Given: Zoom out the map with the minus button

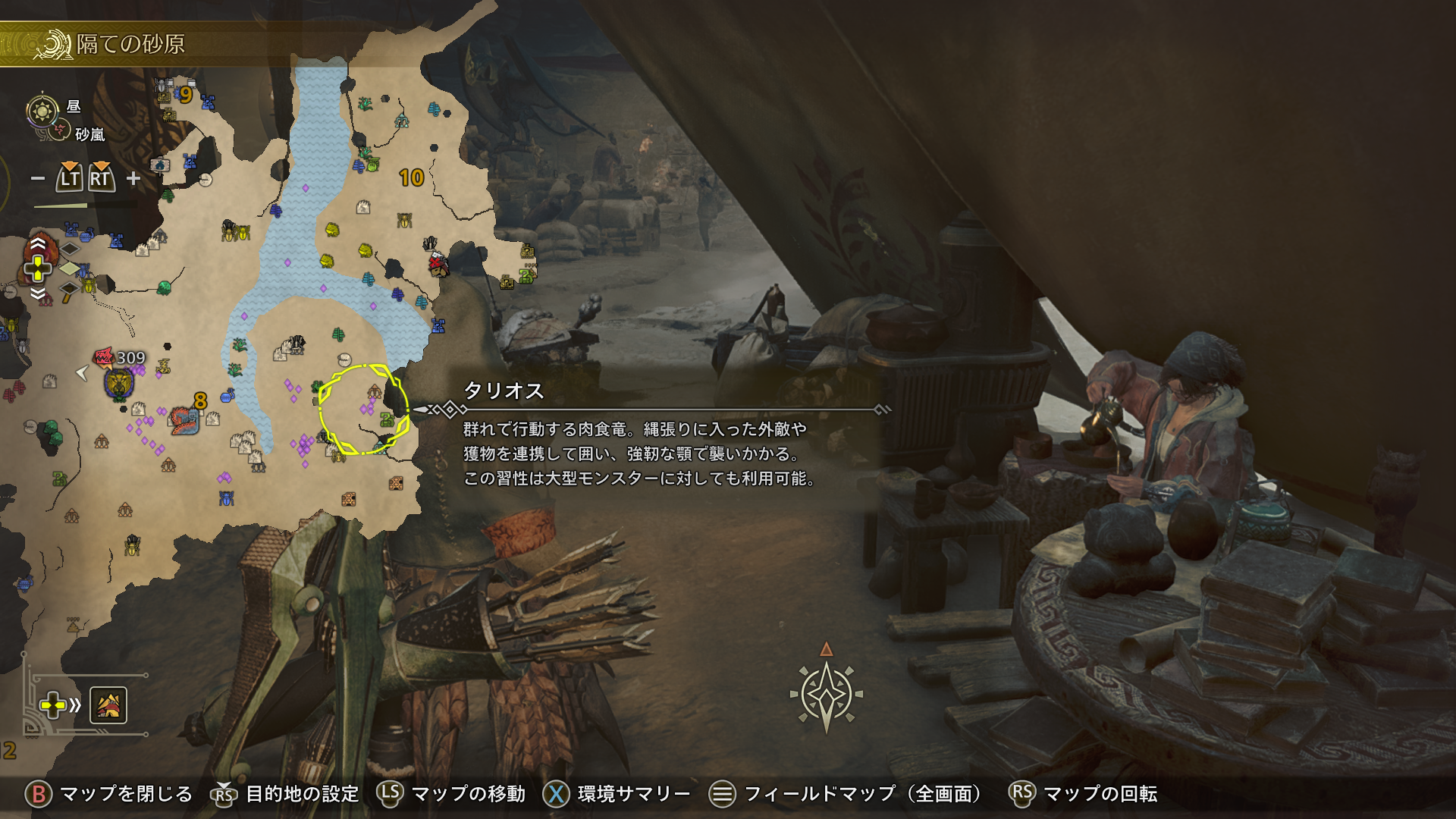Looking at the screenshot, I should coord(37,179).
